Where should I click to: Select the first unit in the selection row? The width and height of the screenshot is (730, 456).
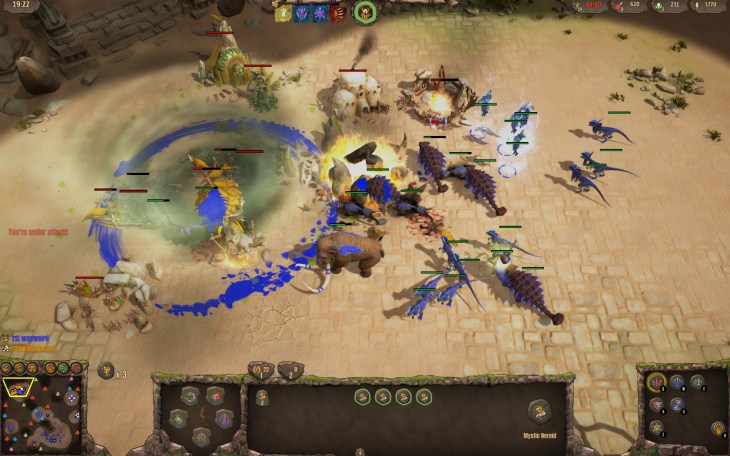click(362, 397)
